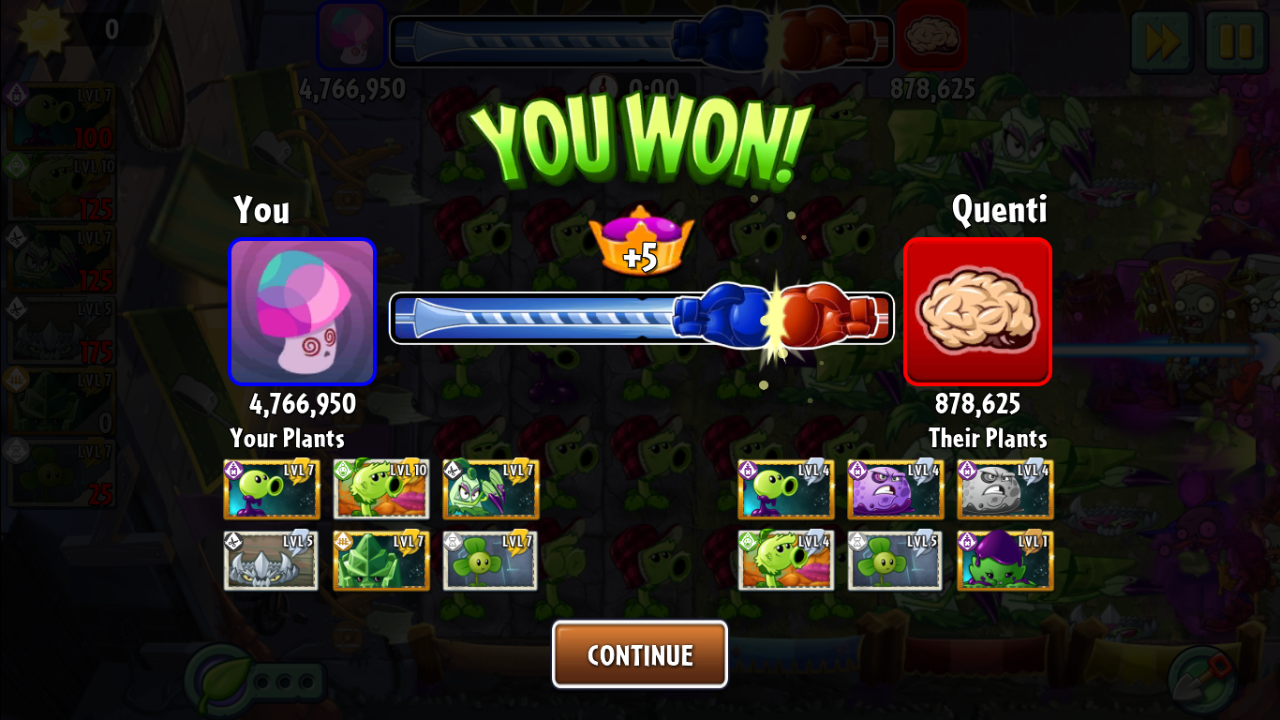Select Quenti's brain avatar
Image resolution: width=1280 pixels, height=720 pixels.
coord(977,311)
